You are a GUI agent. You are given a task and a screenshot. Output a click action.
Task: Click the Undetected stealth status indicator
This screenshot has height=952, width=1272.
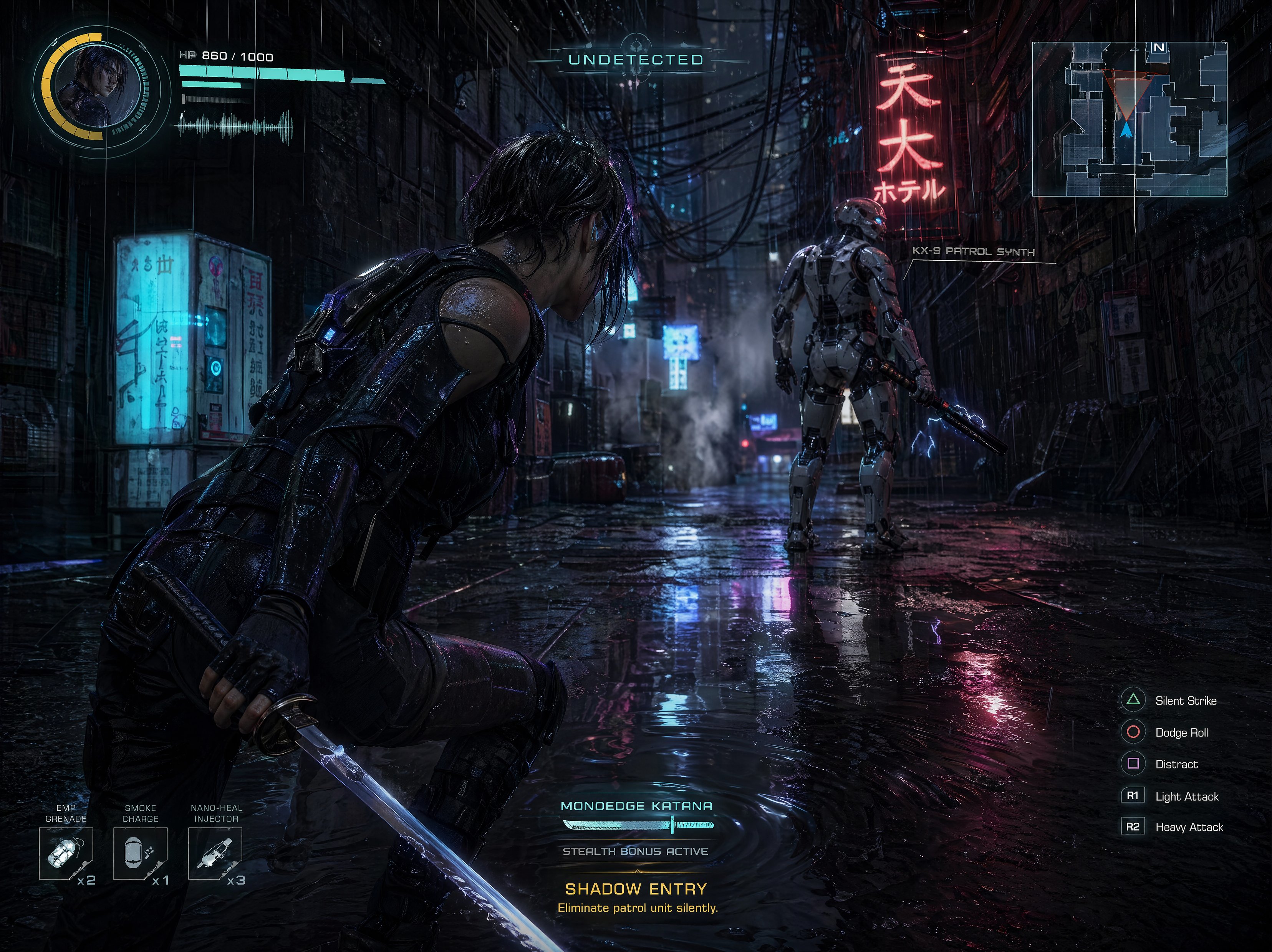coord(636,60)
